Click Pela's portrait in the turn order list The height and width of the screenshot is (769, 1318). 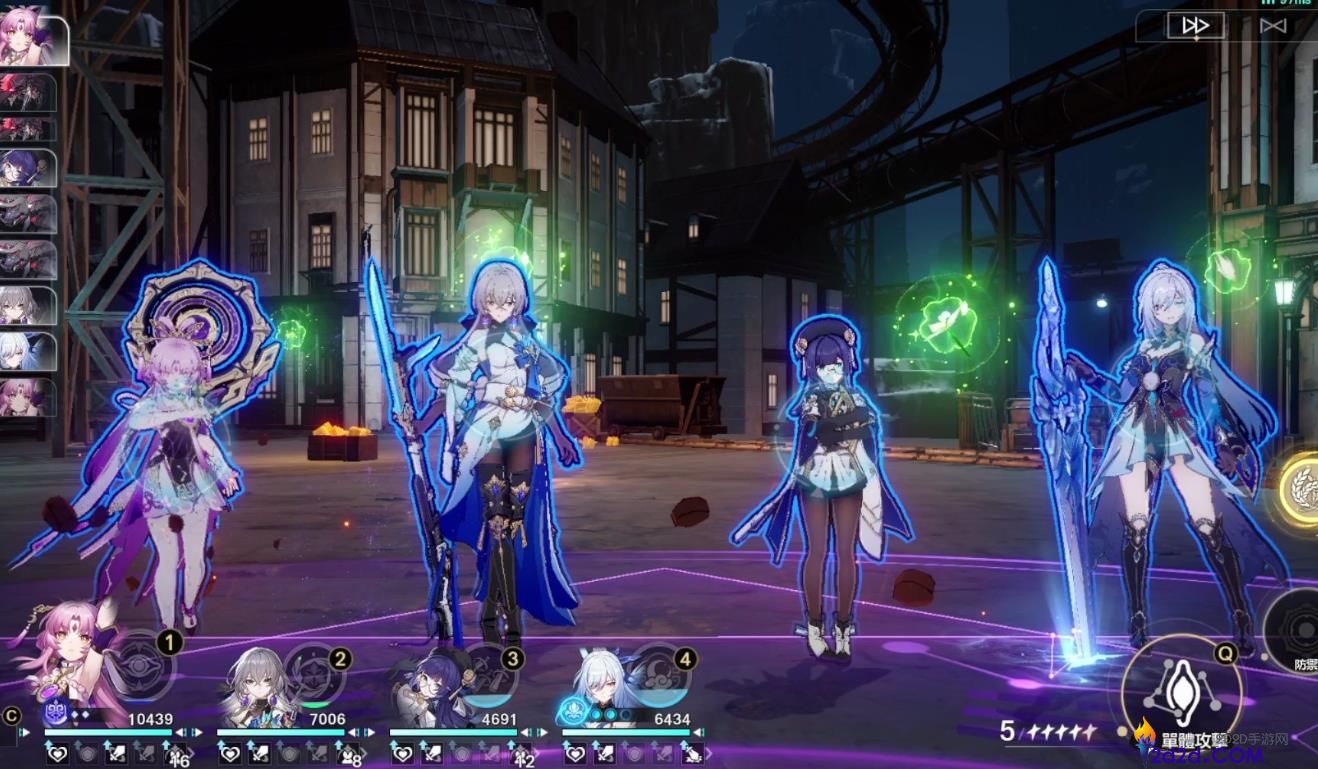point(28,168)
